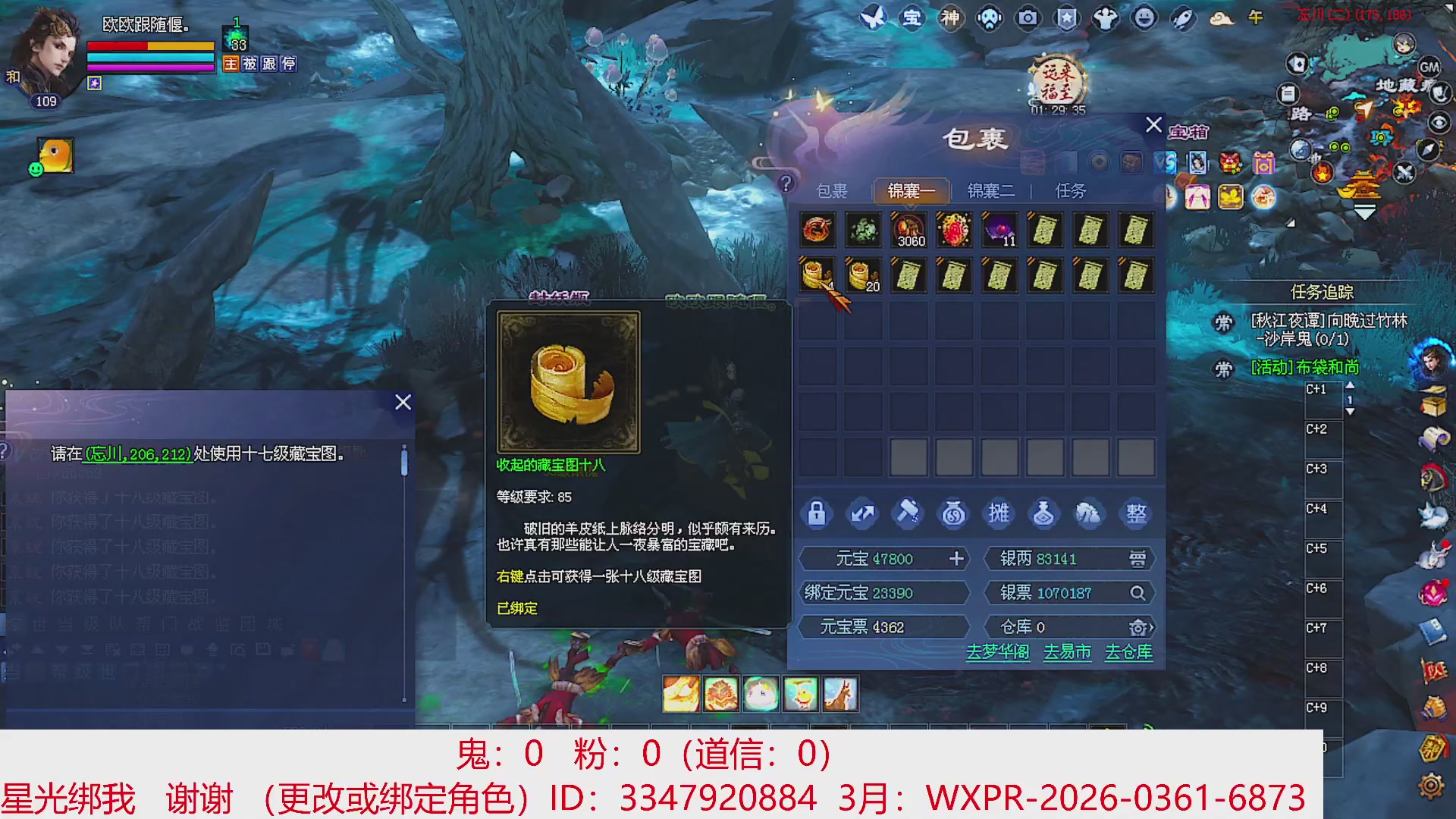This screenshot has height=819, width=1456.
Task: Open the sell items money-bag icon
Action: coord(953,513)
